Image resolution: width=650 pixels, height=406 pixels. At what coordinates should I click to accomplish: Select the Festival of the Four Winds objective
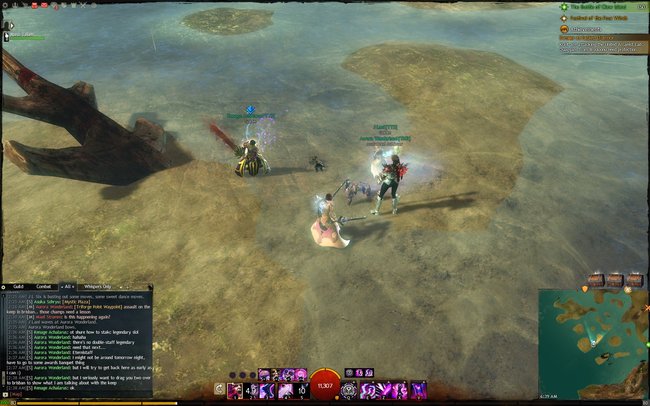pos(600,17)
